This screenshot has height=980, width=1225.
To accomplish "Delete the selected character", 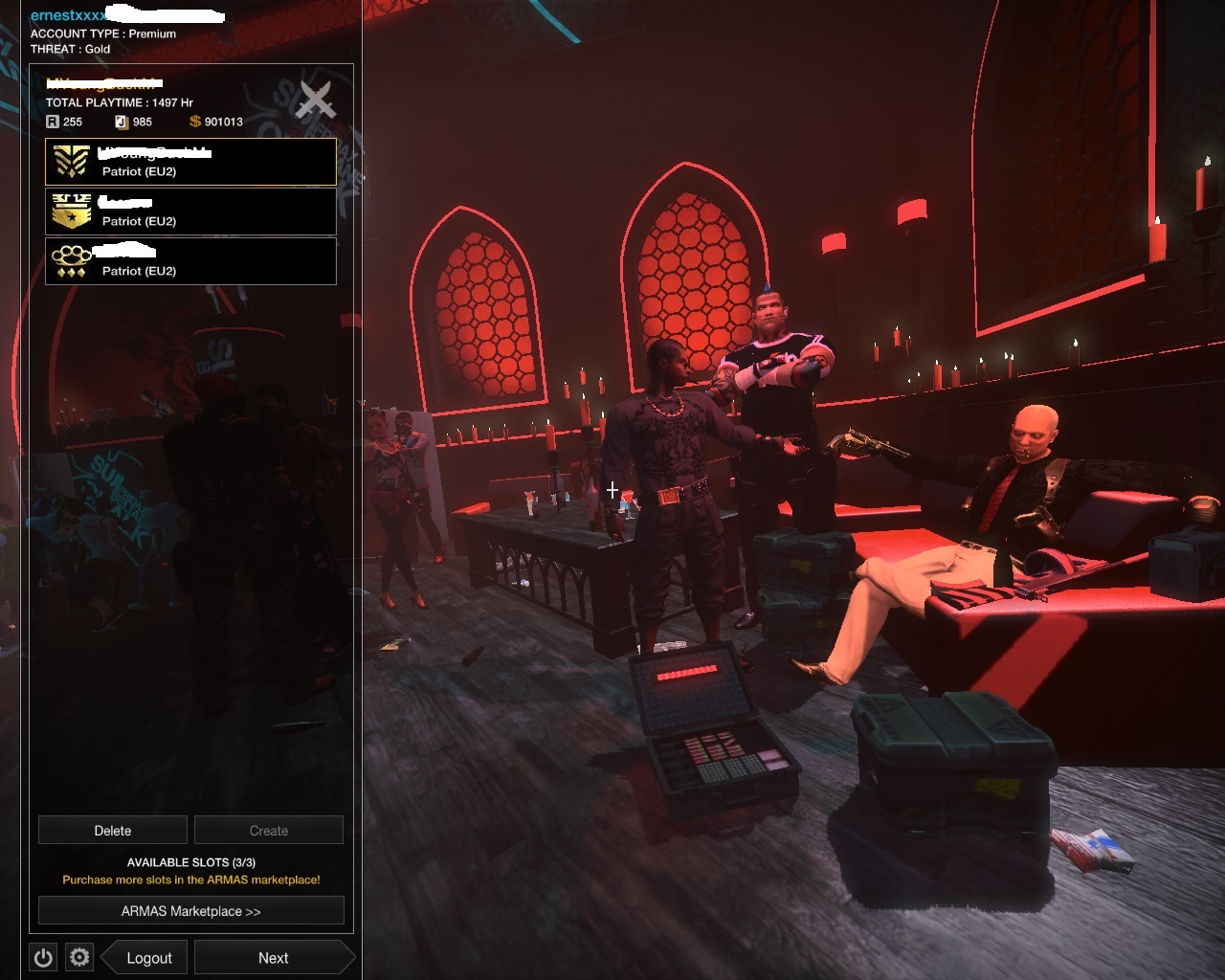I will [x=113, y=830].
